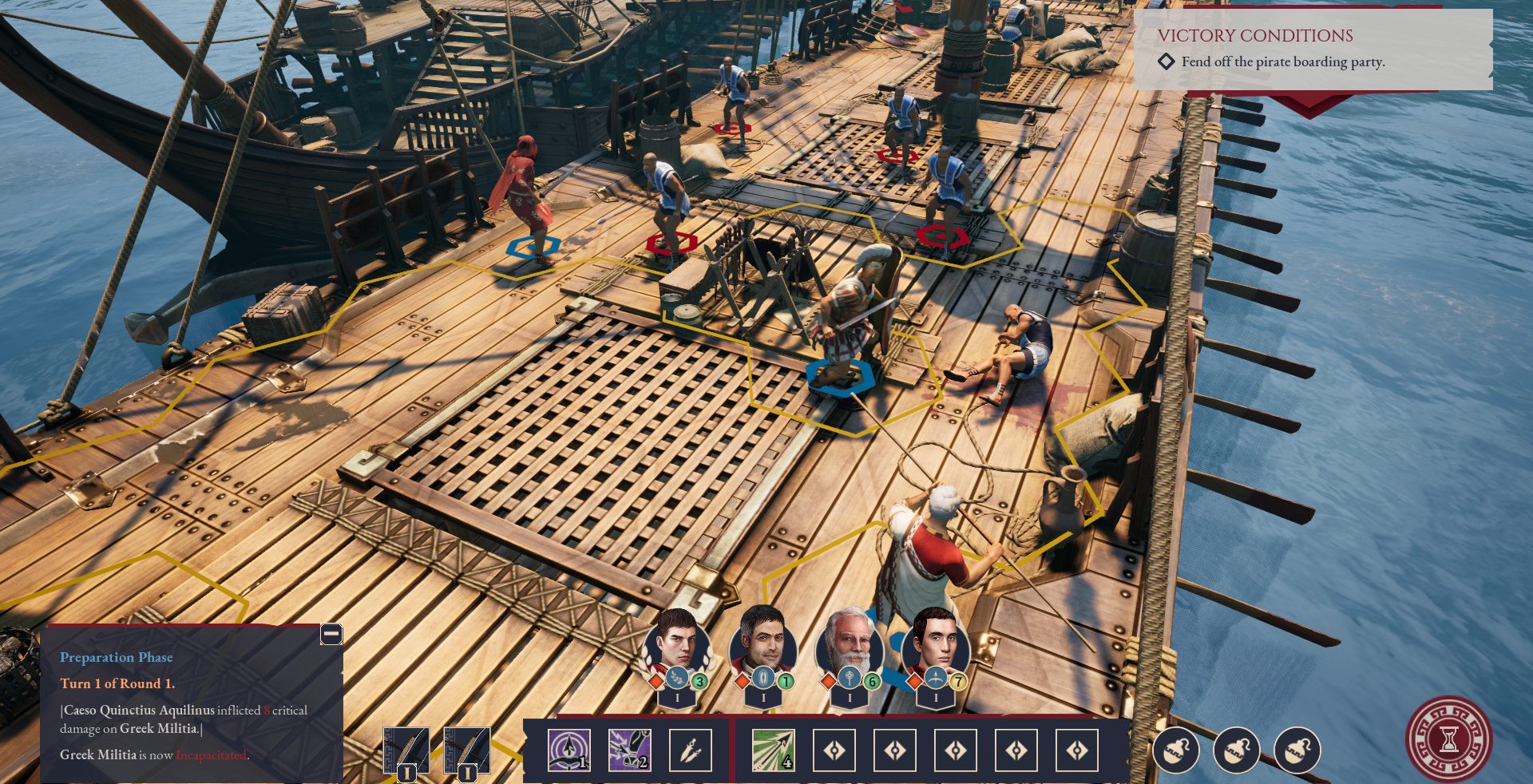Select the young soldier portrait with initiative 3
1533x784 pixels.
click(677, 643)
